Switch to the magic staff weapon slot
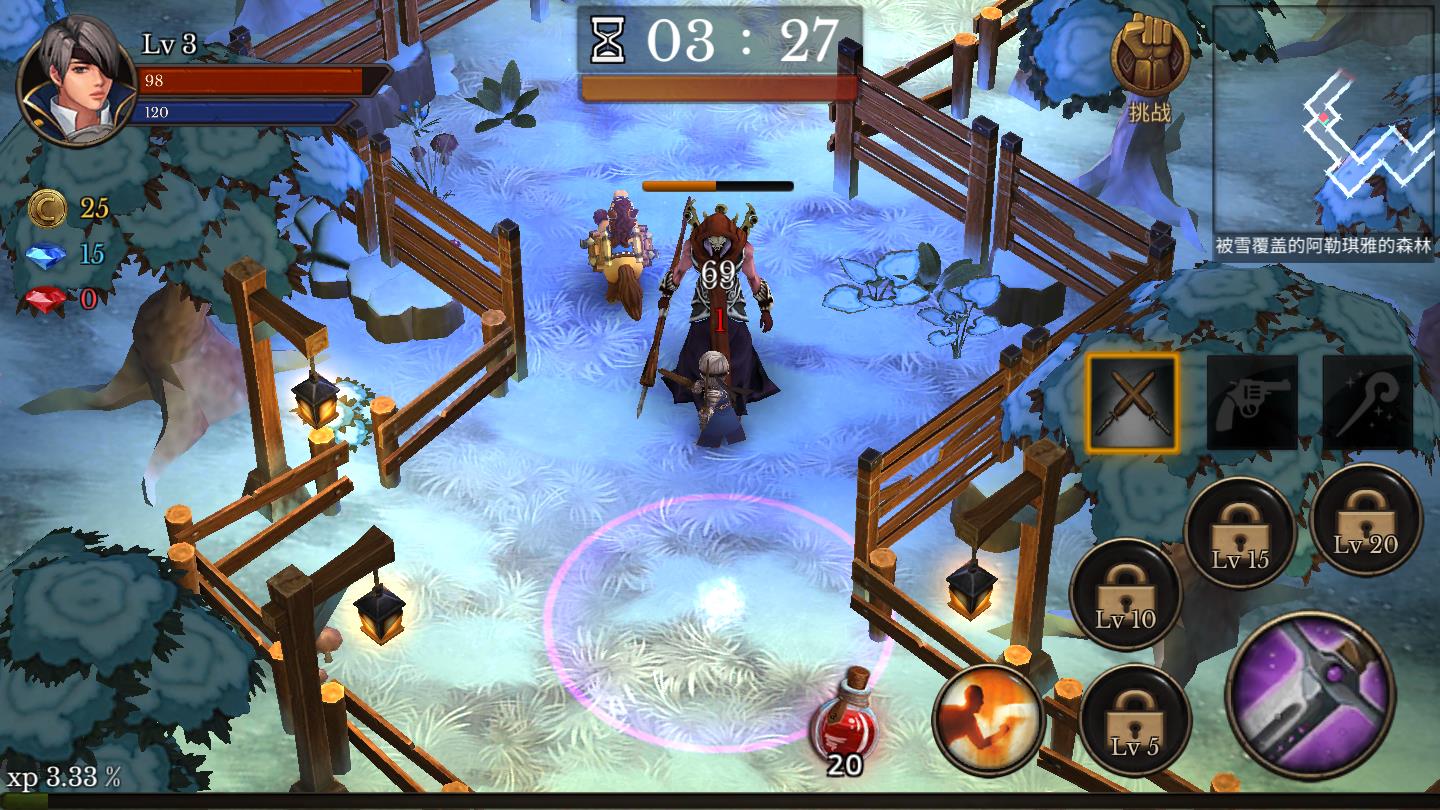The image size is (1440, 810). coord(1367,403)
